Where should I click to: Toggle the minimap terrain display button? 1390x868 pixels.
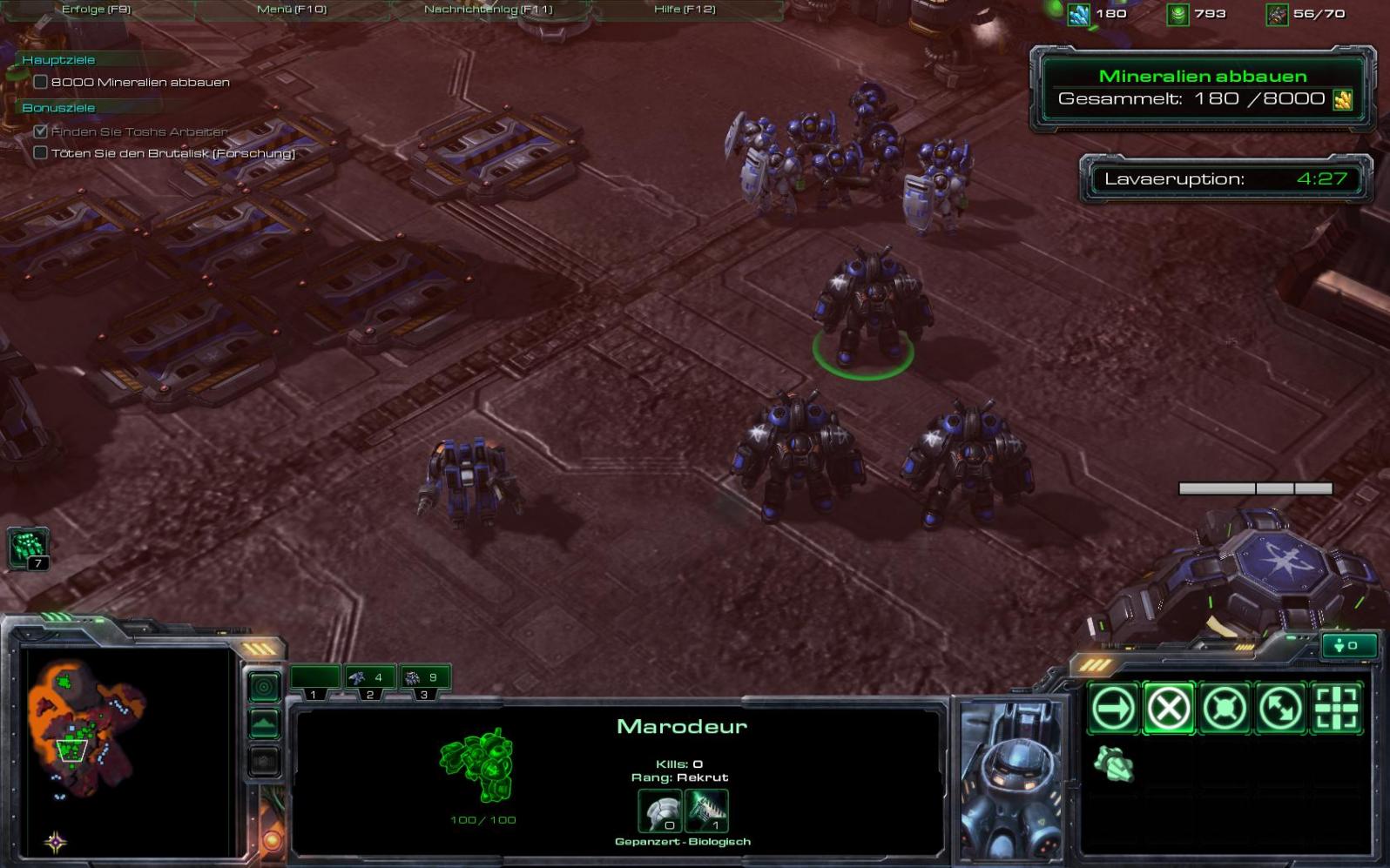pos(264,723)
